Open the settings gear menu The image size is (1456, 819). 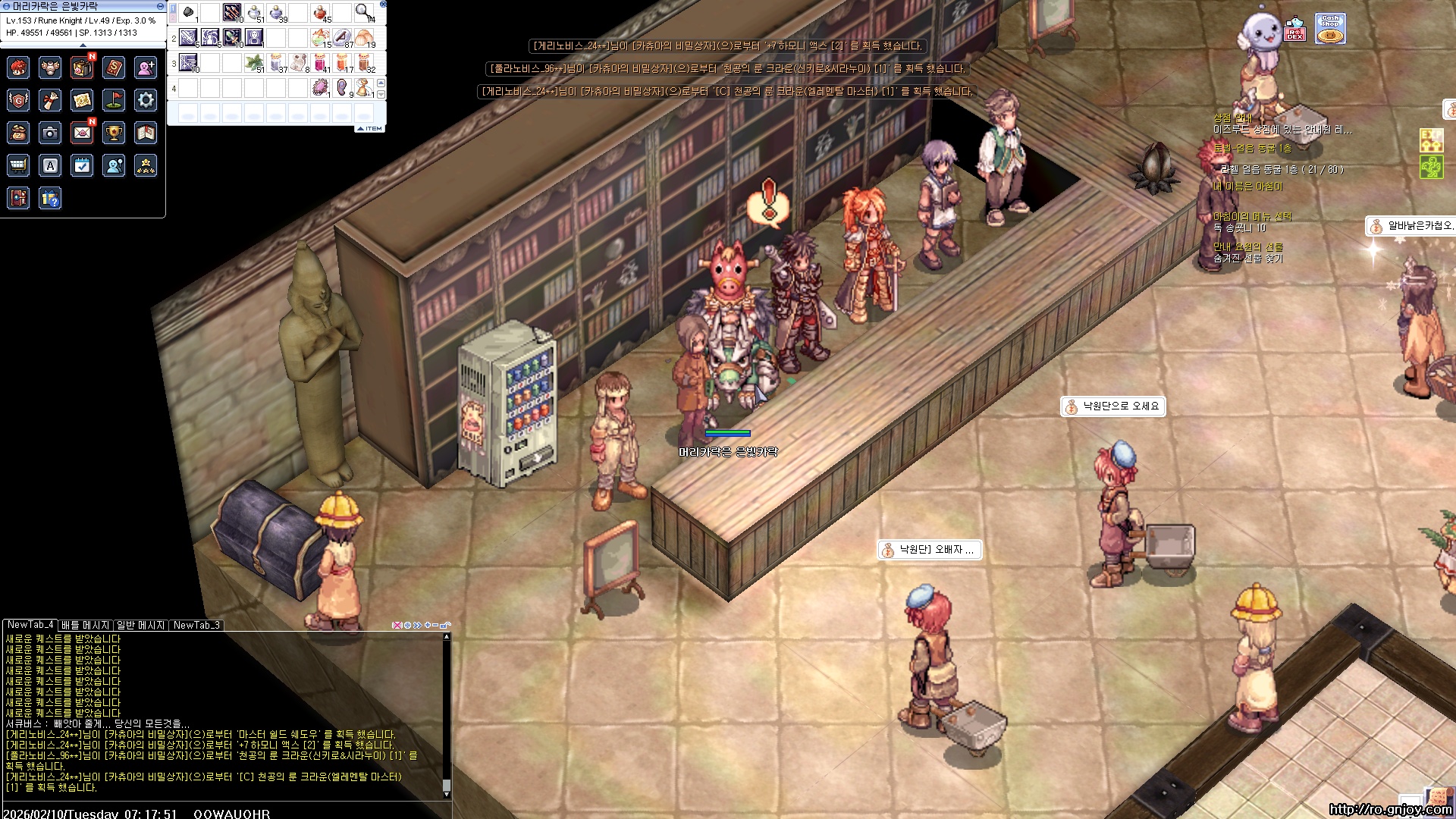[x=146, y=99]
